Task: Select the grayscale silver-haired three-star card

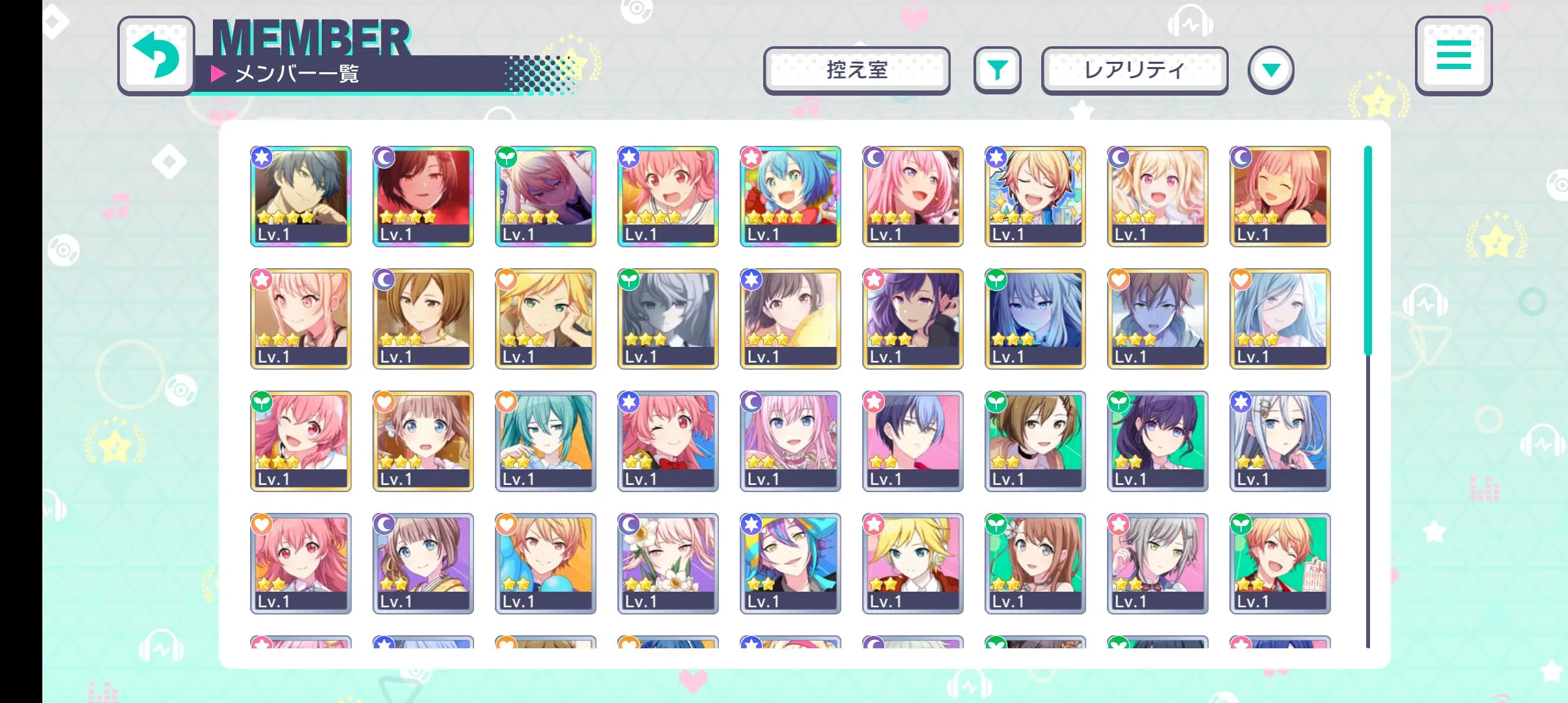Action: (668, 319)
